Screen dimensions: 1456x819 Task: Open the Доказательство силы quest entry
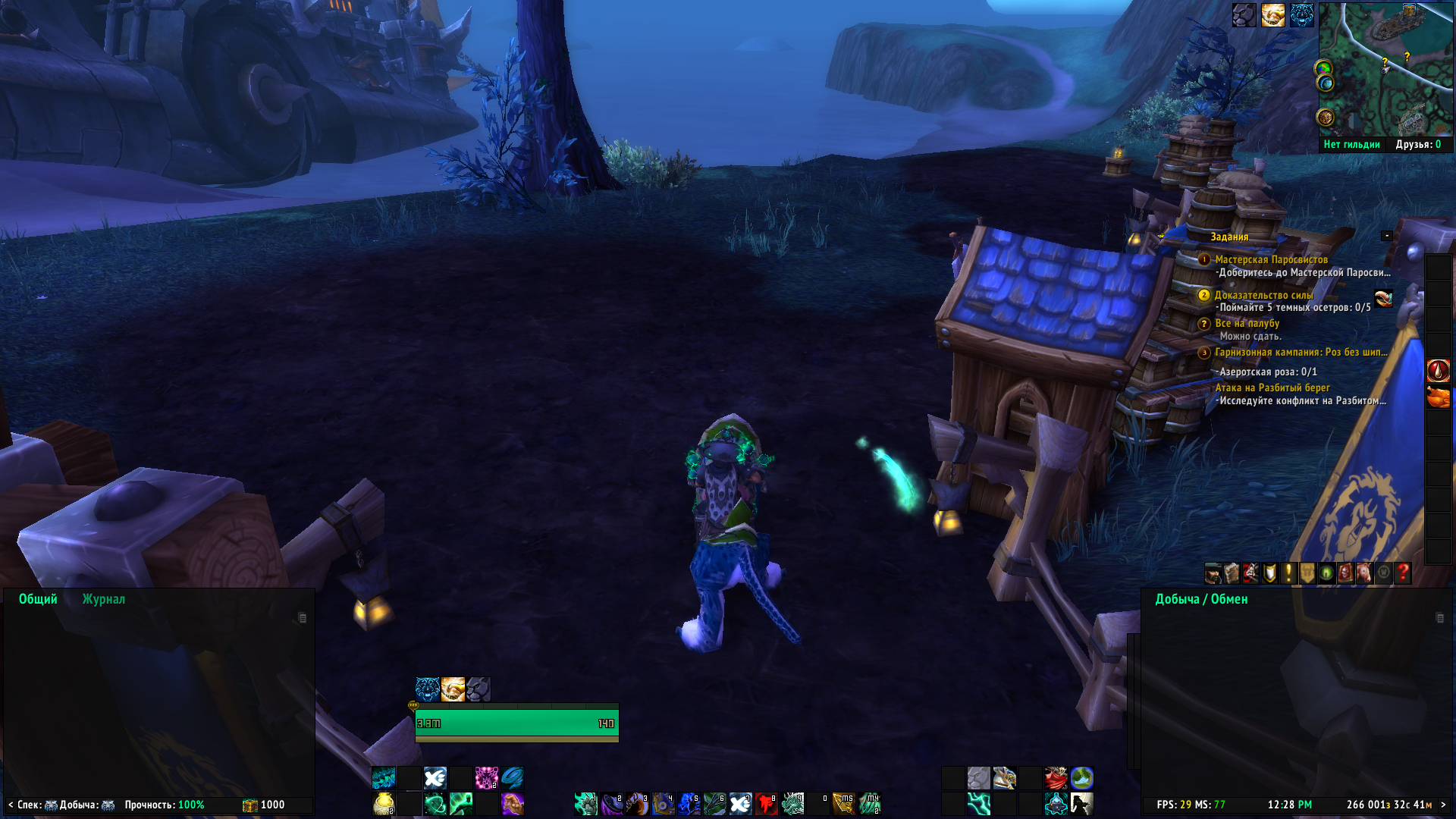(1263, 295)
